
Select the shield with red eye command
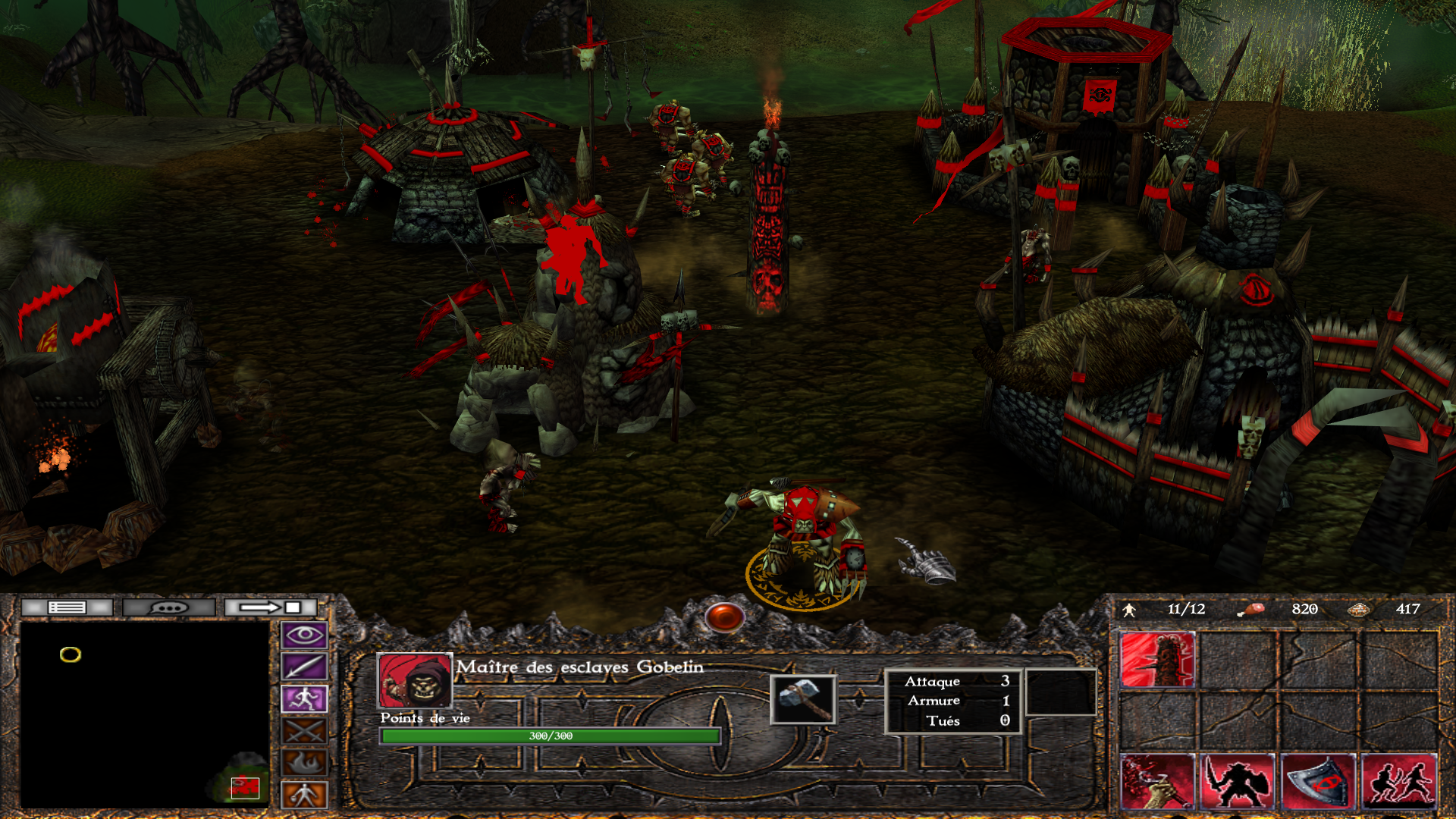[1318, 781]
